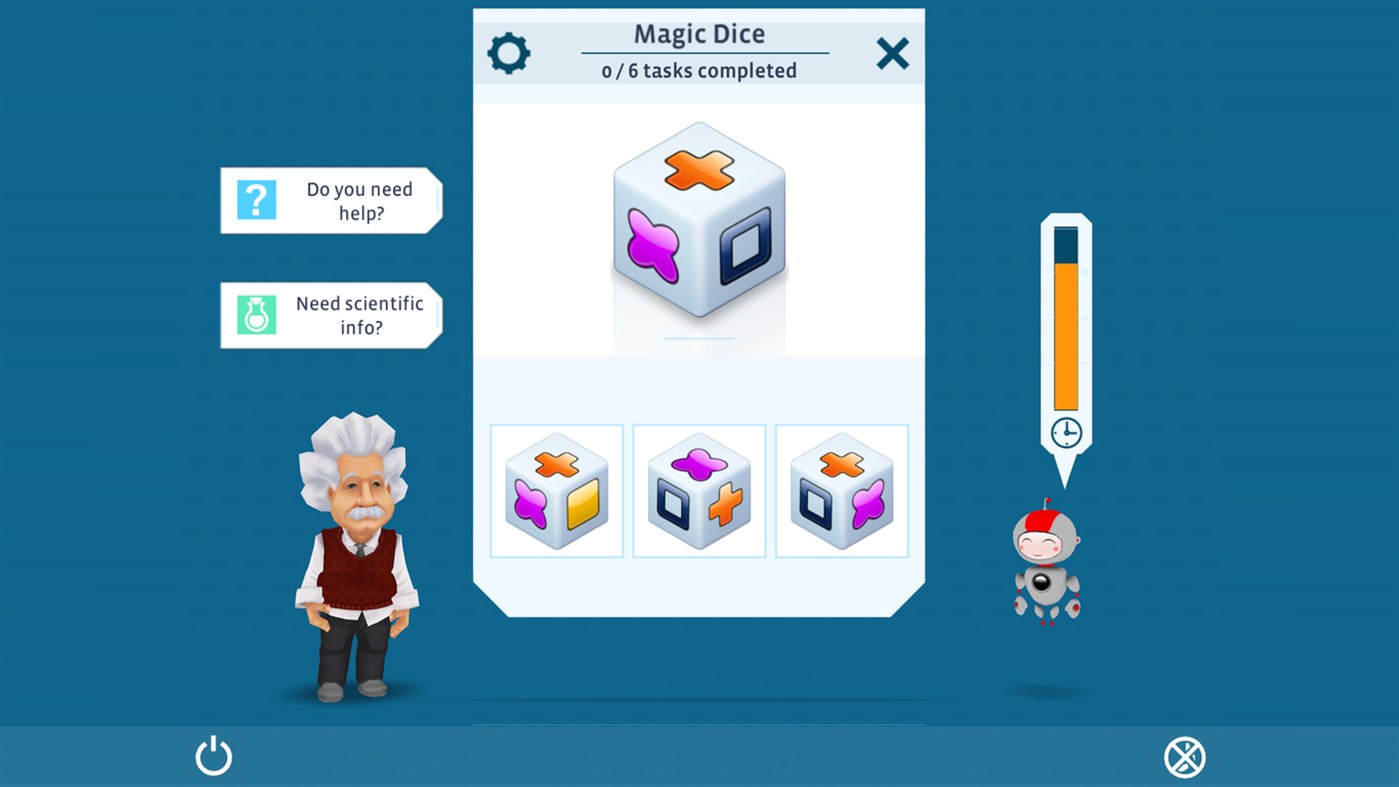Screen dimensions: 1399x787
Task: Select the leftmost dice answer option
Action: click(556, 490)
